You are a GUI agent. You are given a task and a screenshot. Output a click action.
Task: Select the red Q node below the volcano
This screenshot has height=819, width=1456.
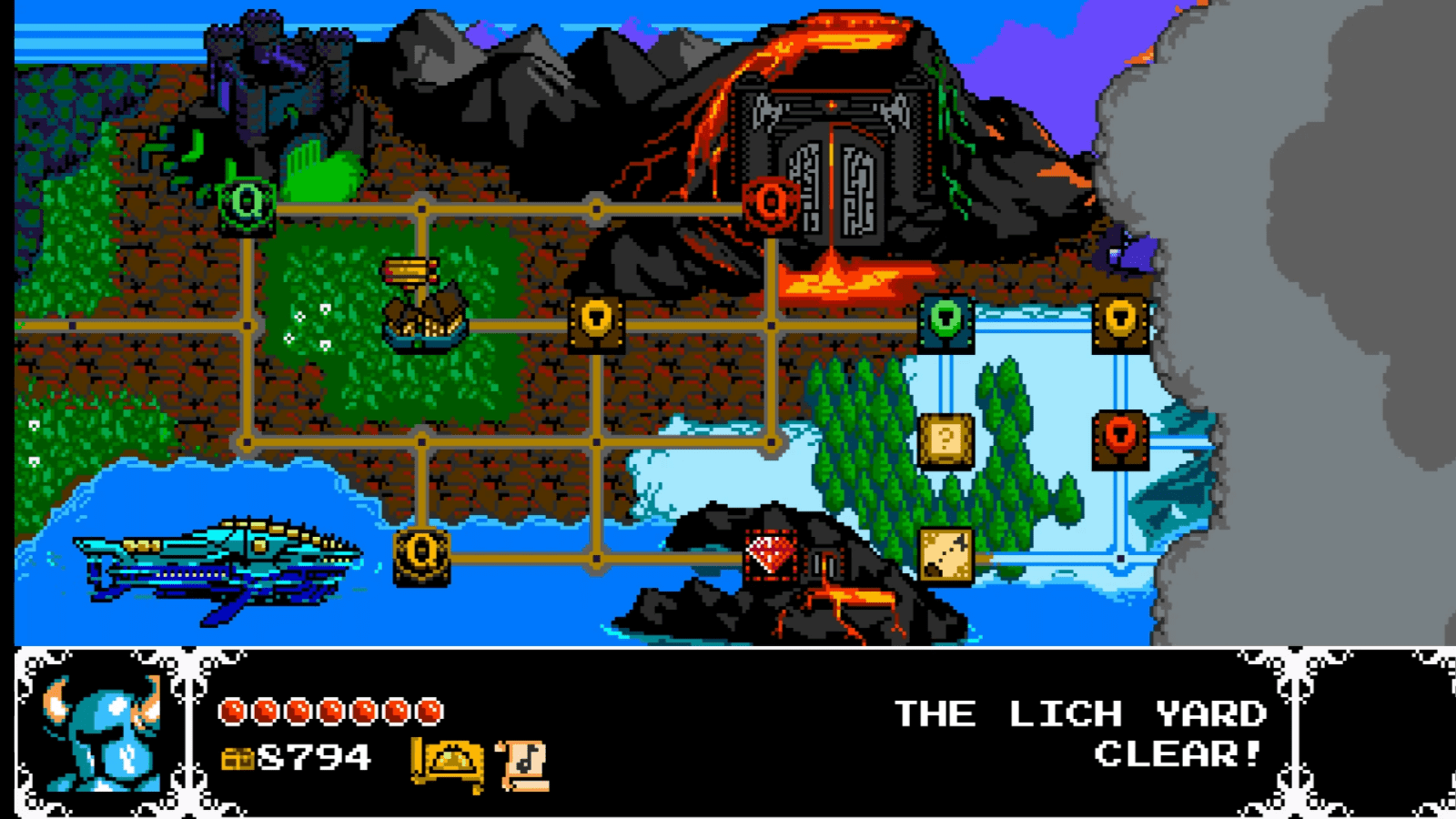[769, 202]
